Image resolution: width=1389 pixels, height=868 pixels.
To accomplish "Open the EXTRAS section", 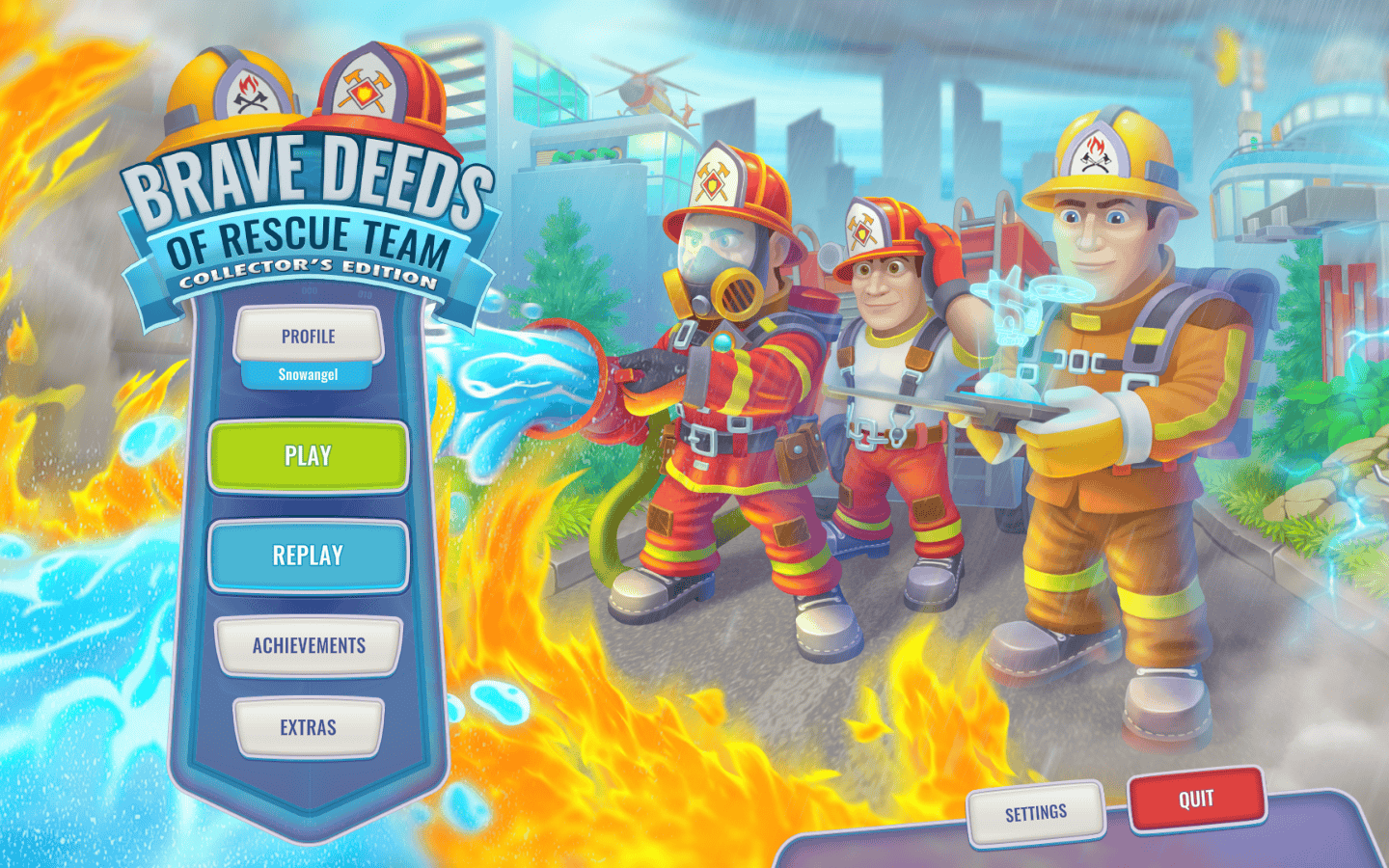I will point(307,728).
